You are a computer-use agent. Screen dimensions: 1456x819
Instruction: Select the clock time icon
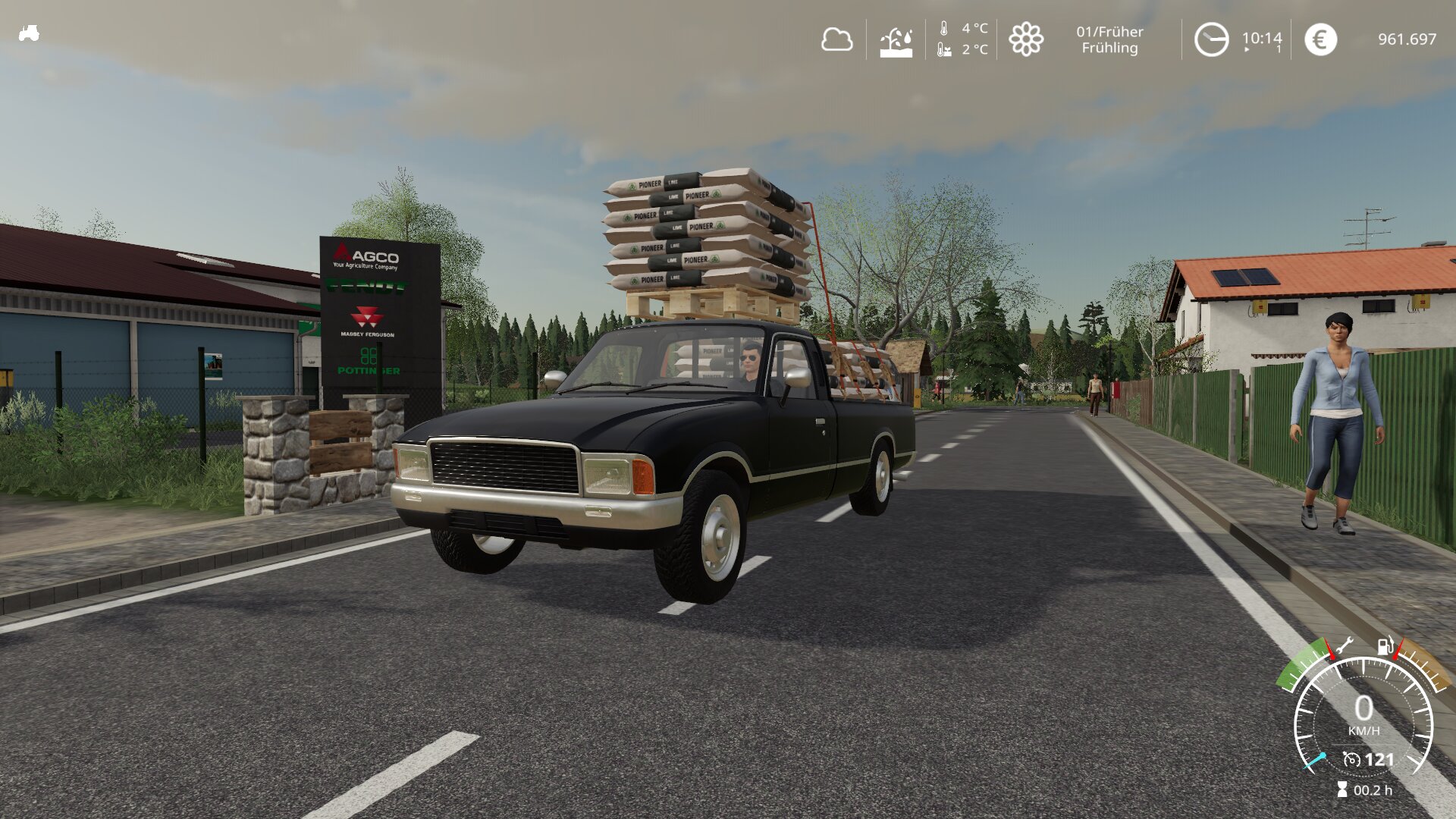[1211, 39]
